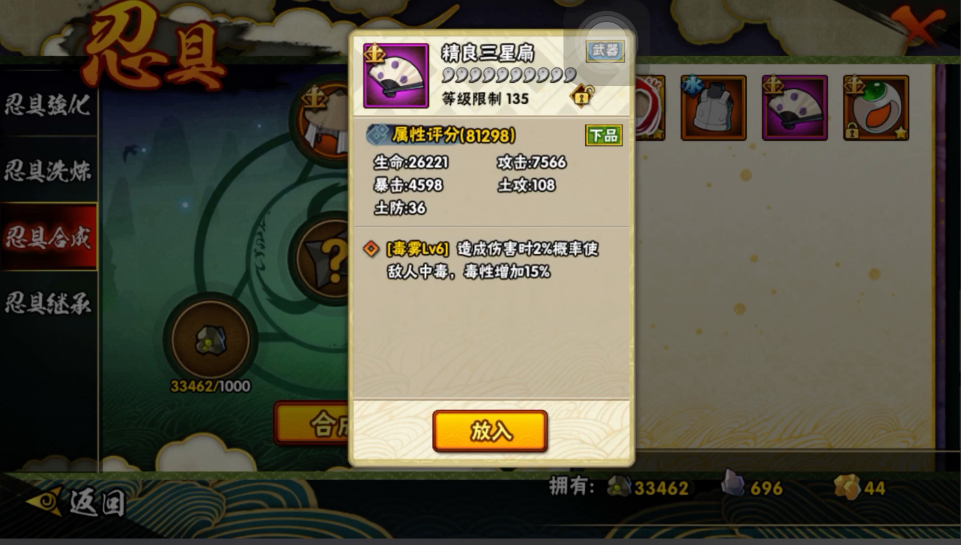Select the 忍具合成 tab

[48, 237]
